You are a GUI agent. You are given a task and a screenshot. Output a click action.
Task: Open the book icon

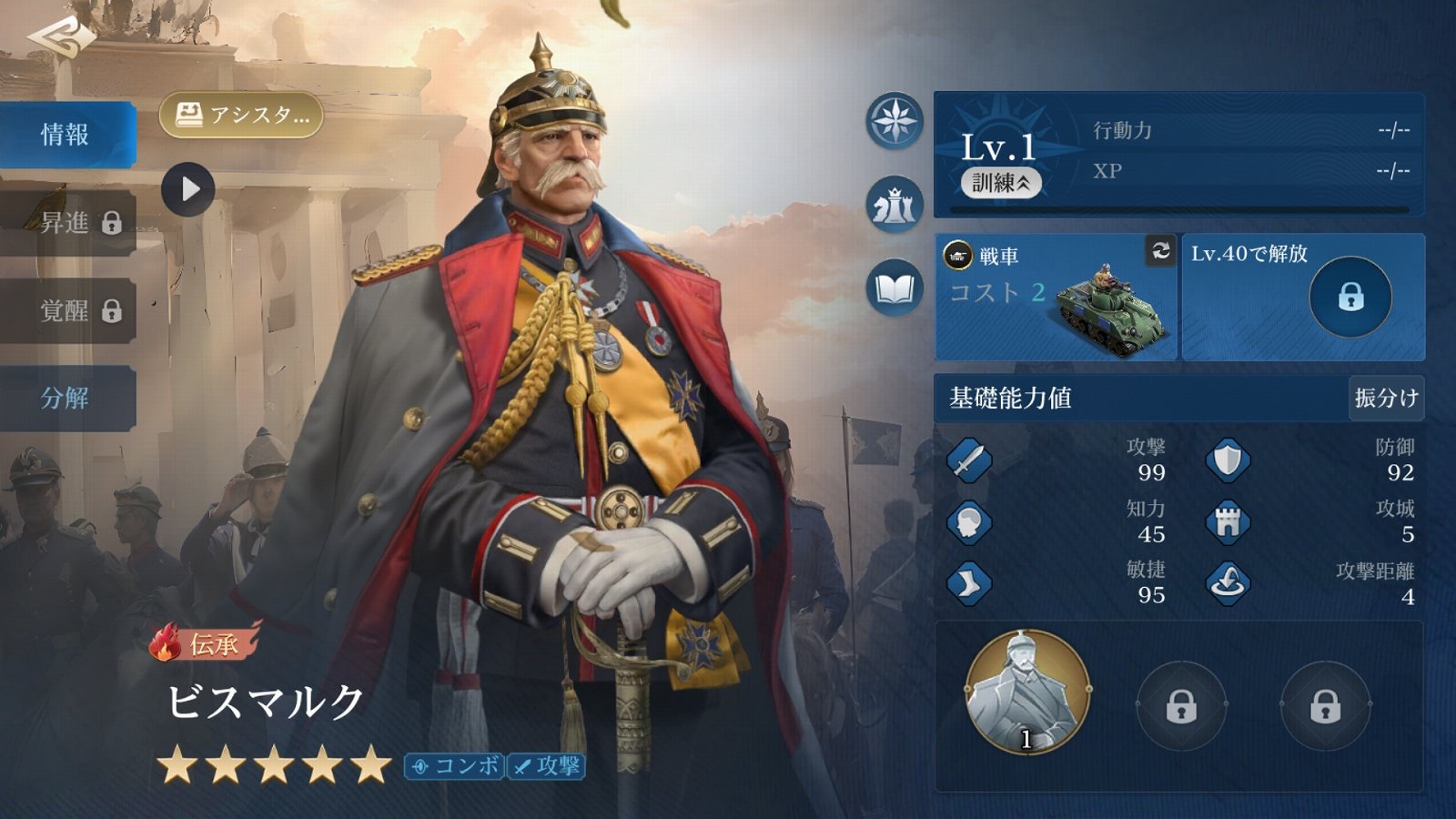[x=895, y=289]
